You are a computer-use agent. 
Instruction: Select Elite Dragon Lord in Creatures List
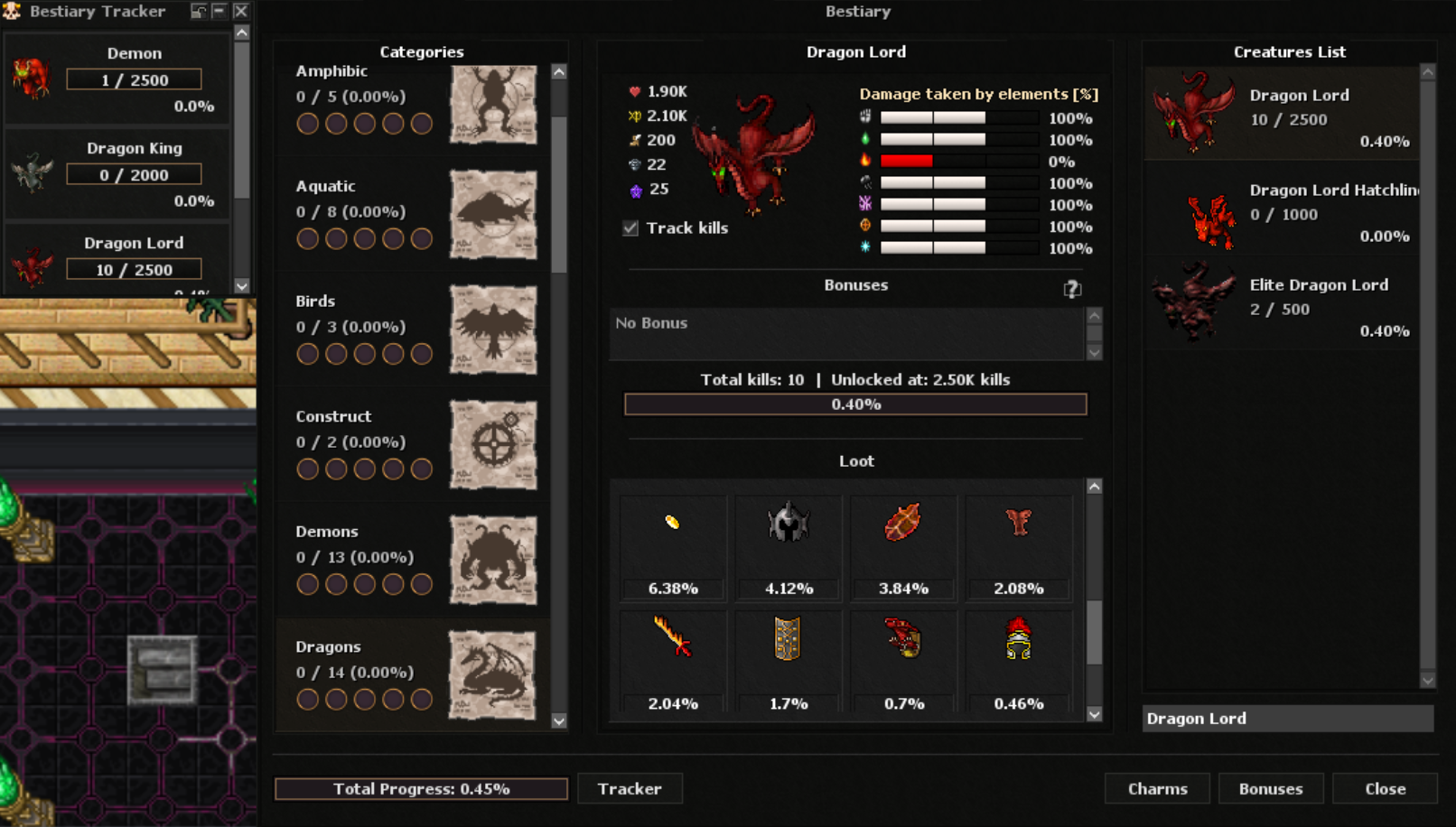1283,302
